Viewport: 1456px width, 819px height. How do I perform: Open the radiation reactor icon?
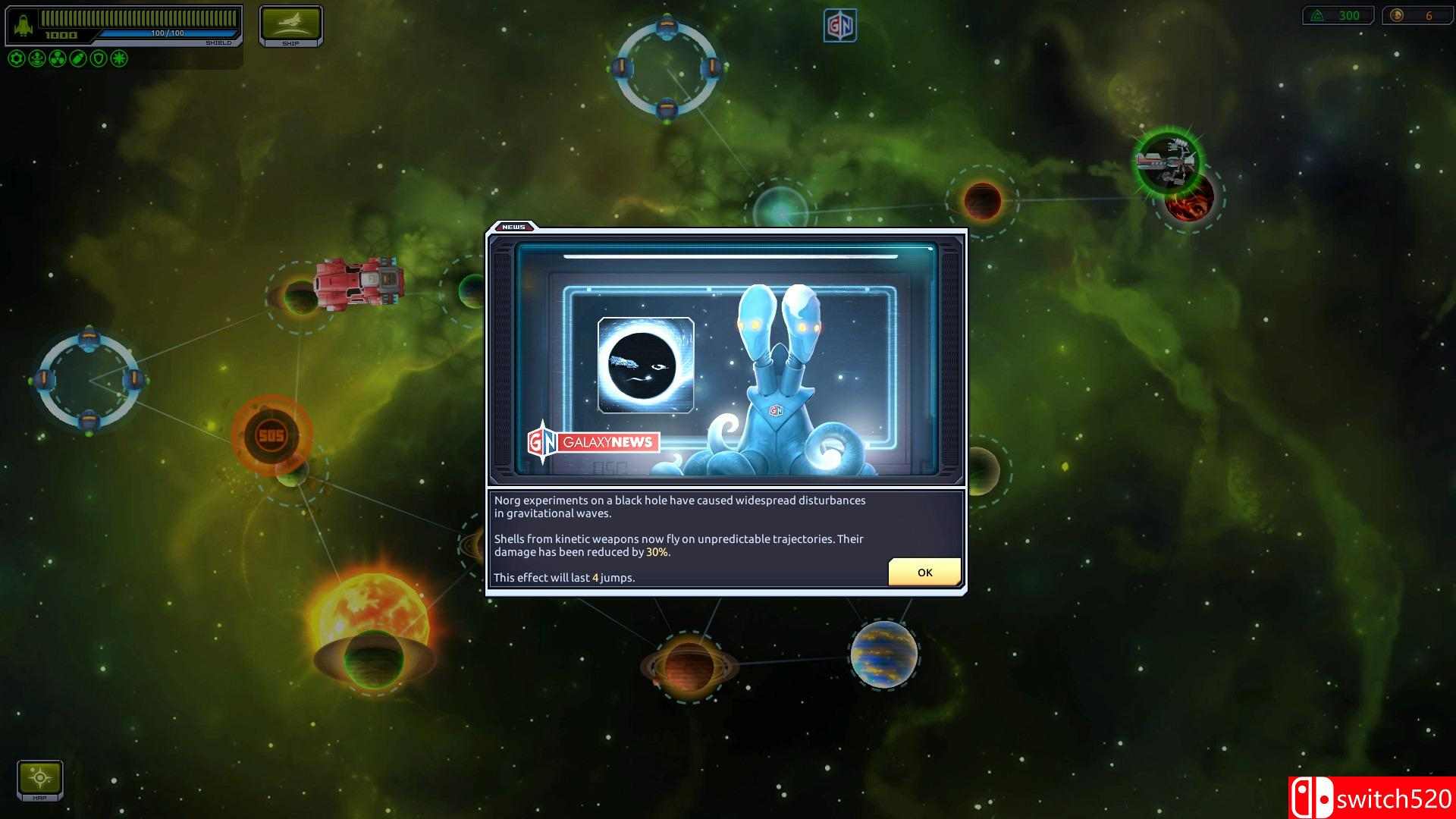tap(57, 59)
